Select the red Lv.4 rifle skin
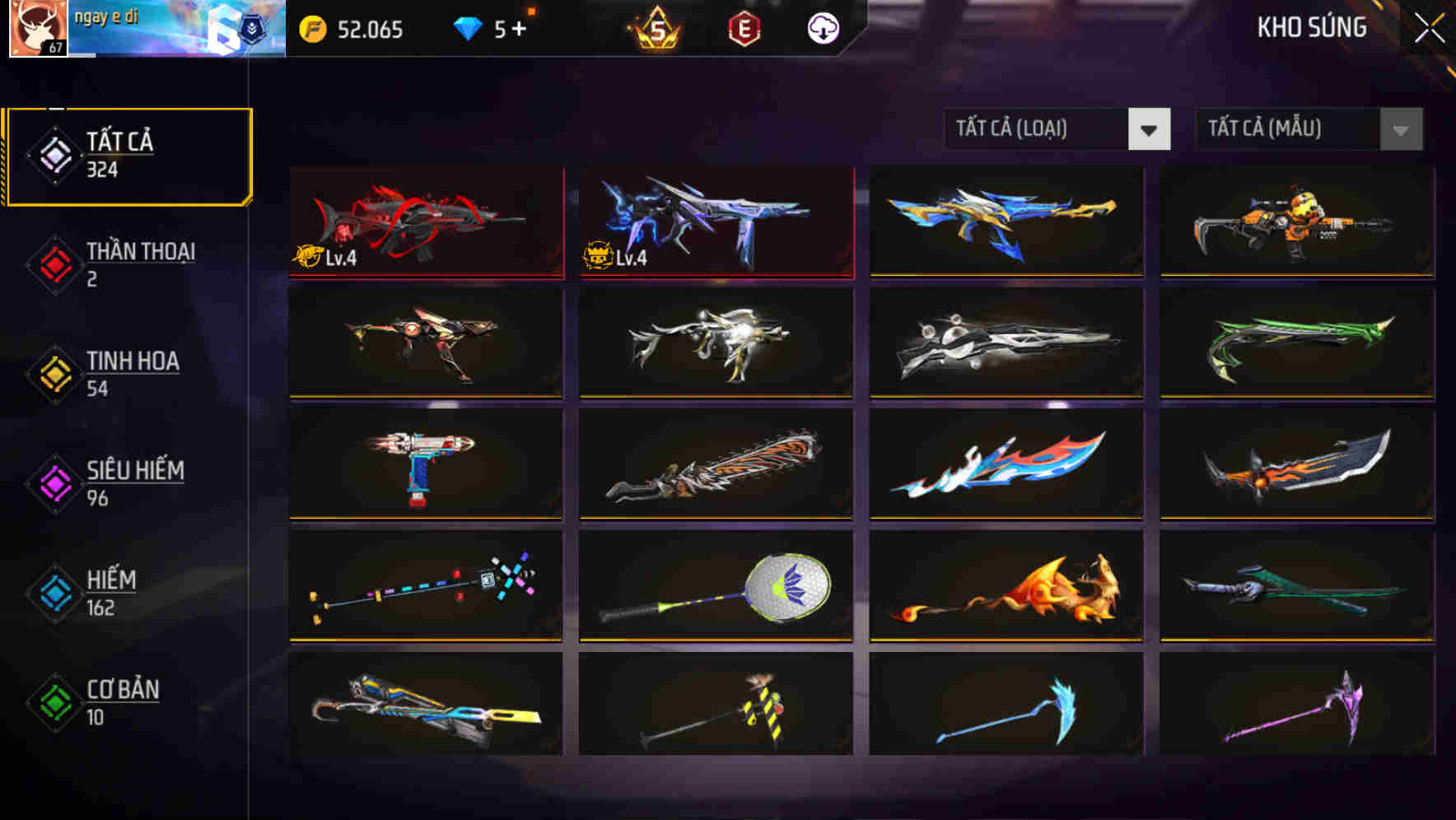The height and width of the screenshot is (820, 1456). coord(425,222)
